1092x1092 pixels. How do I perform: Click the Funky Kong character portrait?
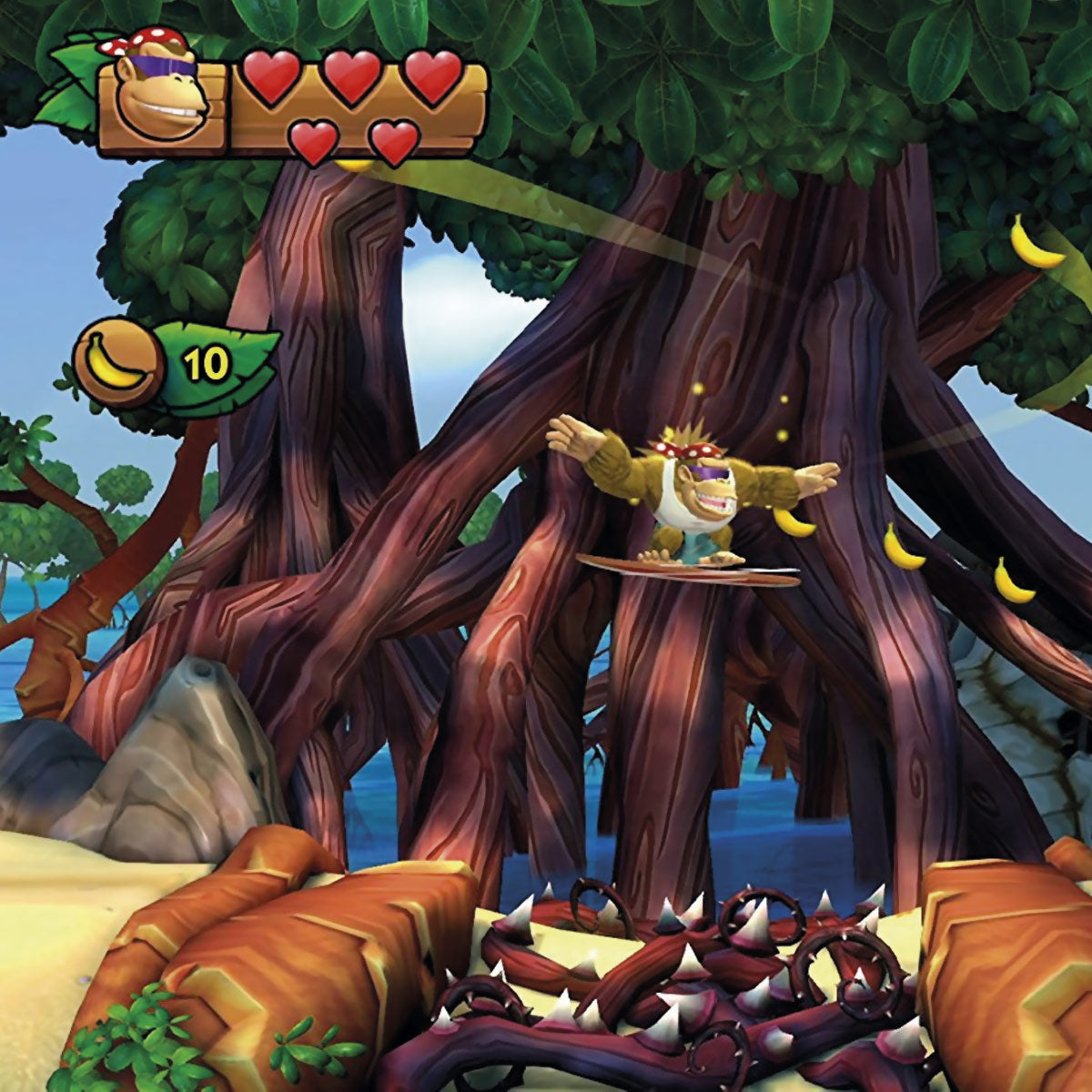pyautogui.click(x=162, y=99)
